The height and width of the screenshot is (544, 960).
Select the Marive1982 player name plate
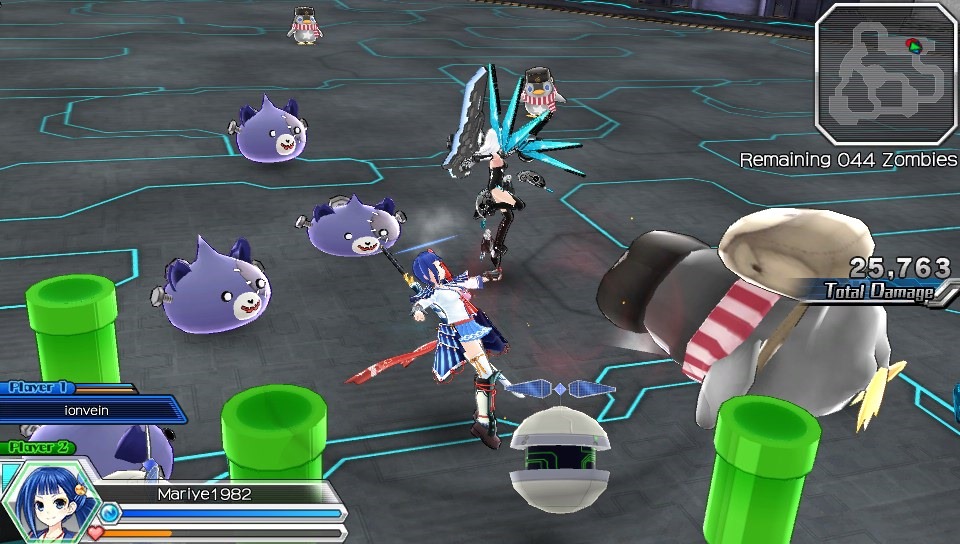coord(205,493)
